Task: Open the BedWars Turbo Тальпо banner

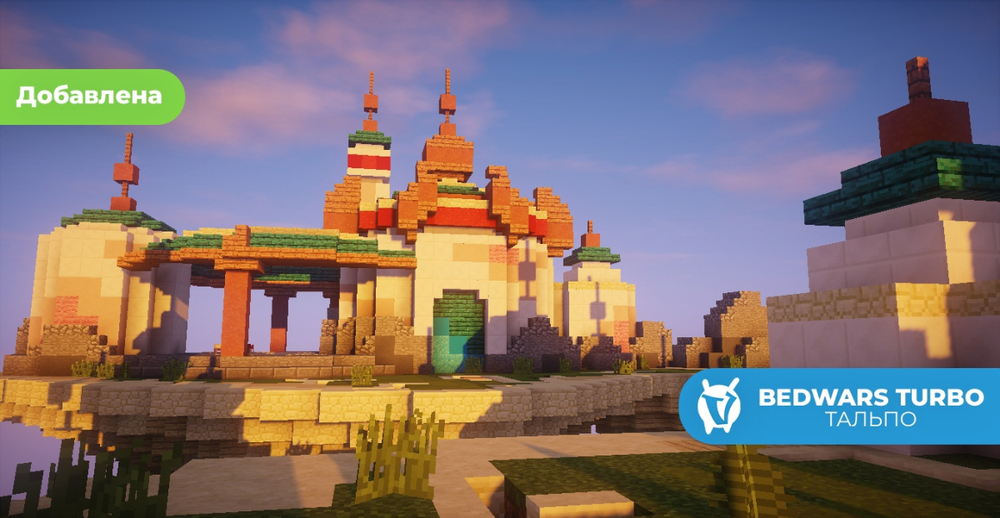Action: pos(842,406)
